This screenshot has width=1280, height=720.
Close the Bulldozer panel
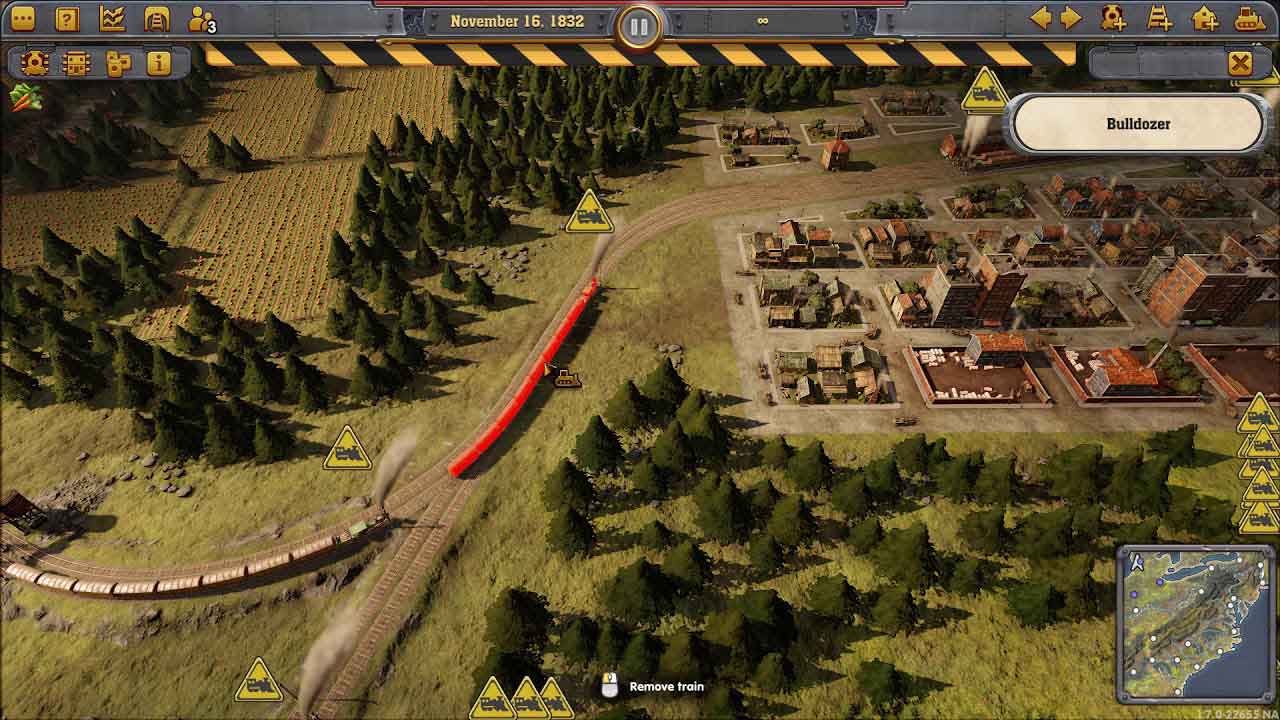(1240, 64)
